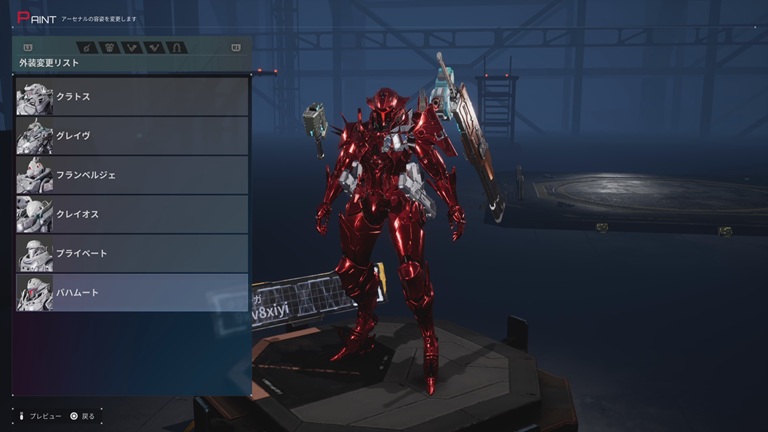768x432 pixels.
Task: Switch to the legs part tab
Action: (x=177, y=47)
